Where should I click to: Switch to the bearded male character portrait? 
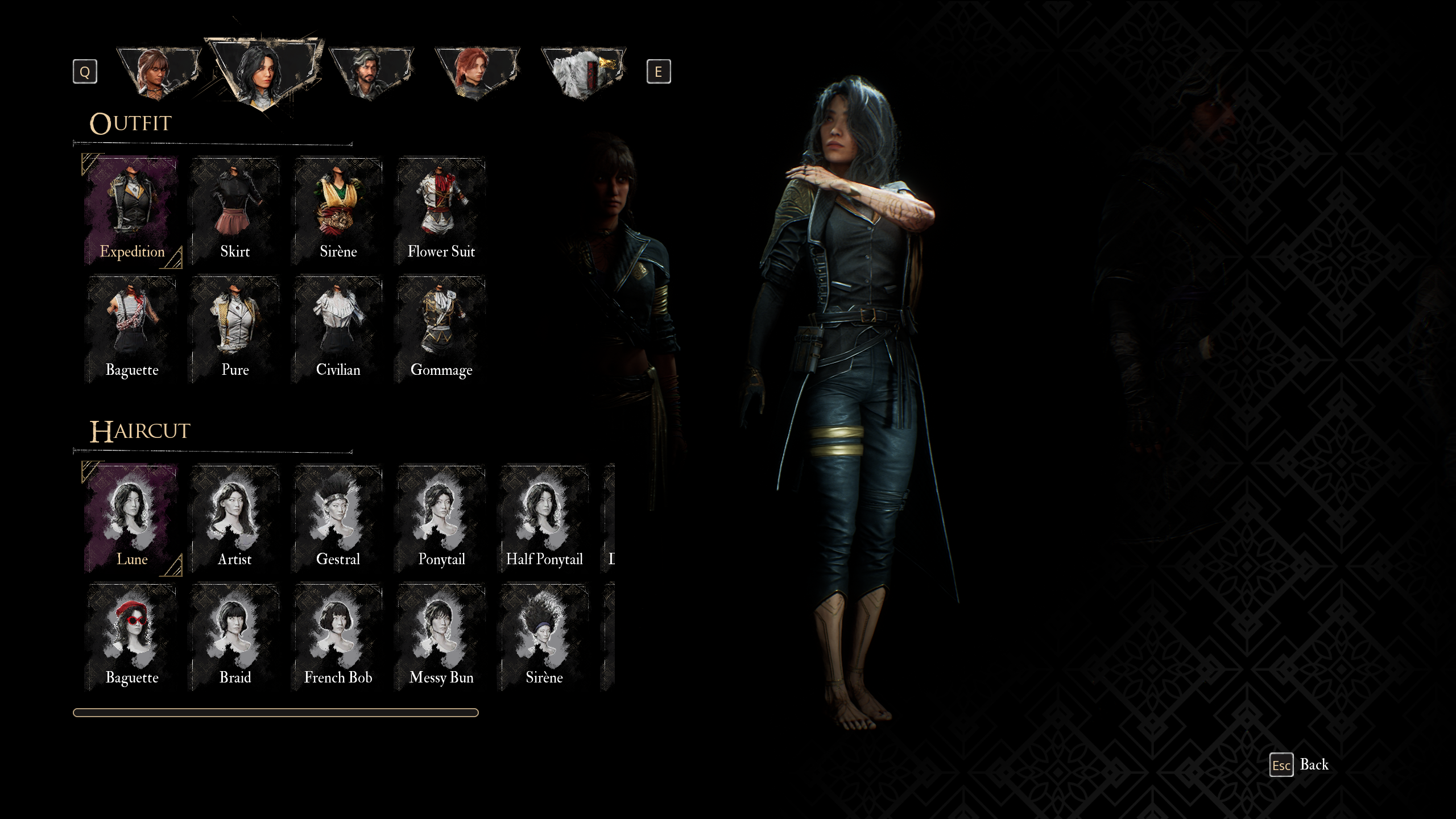[x=371, y=73]
